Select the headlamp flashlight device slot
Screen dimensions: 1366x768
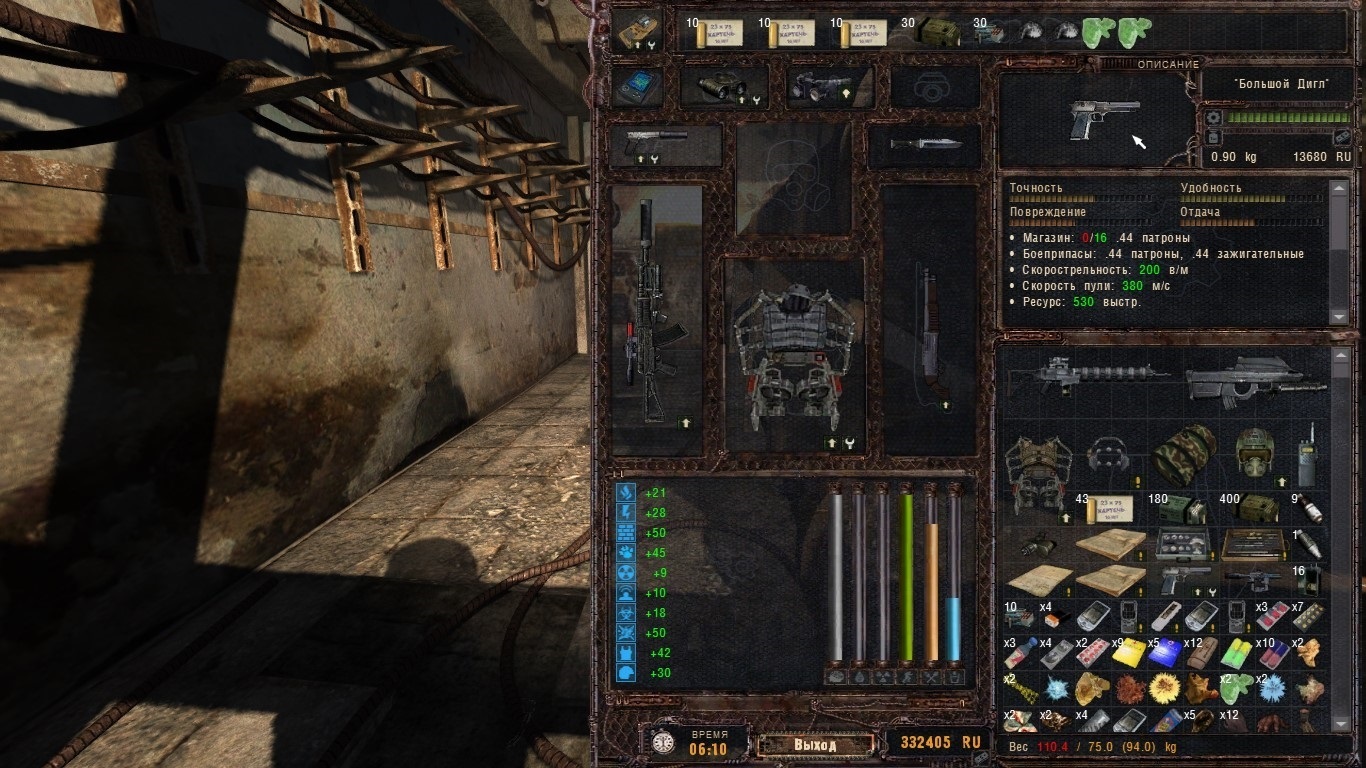coord(827,87)
